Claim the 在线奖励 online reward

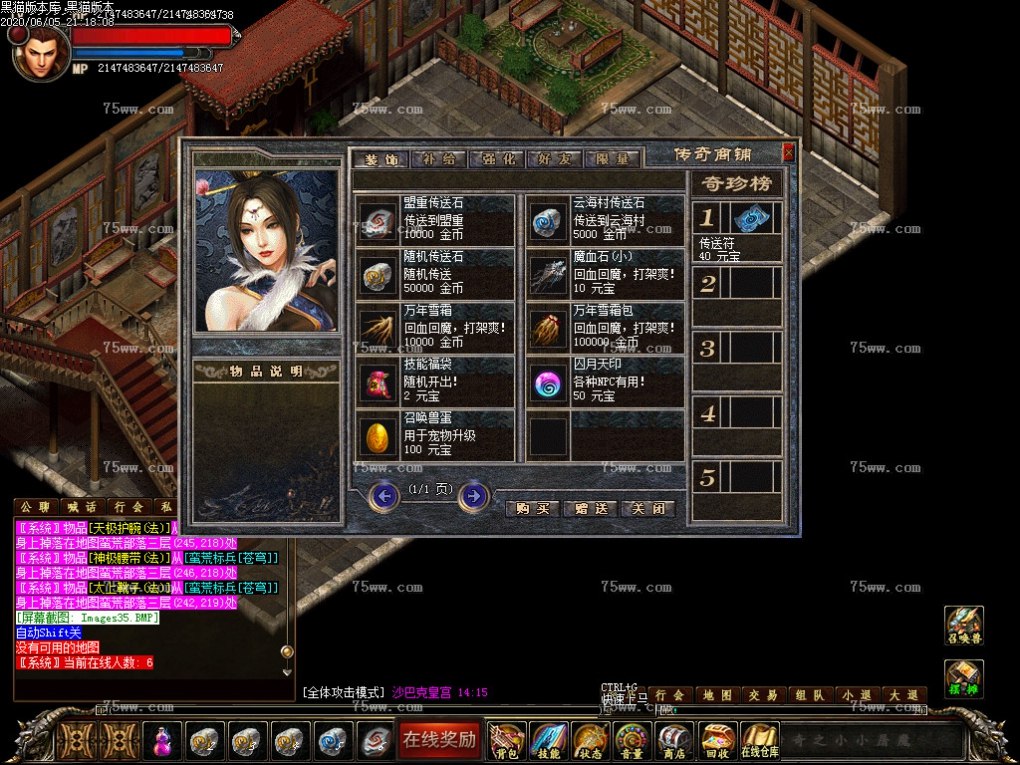[x=439, y=740]
